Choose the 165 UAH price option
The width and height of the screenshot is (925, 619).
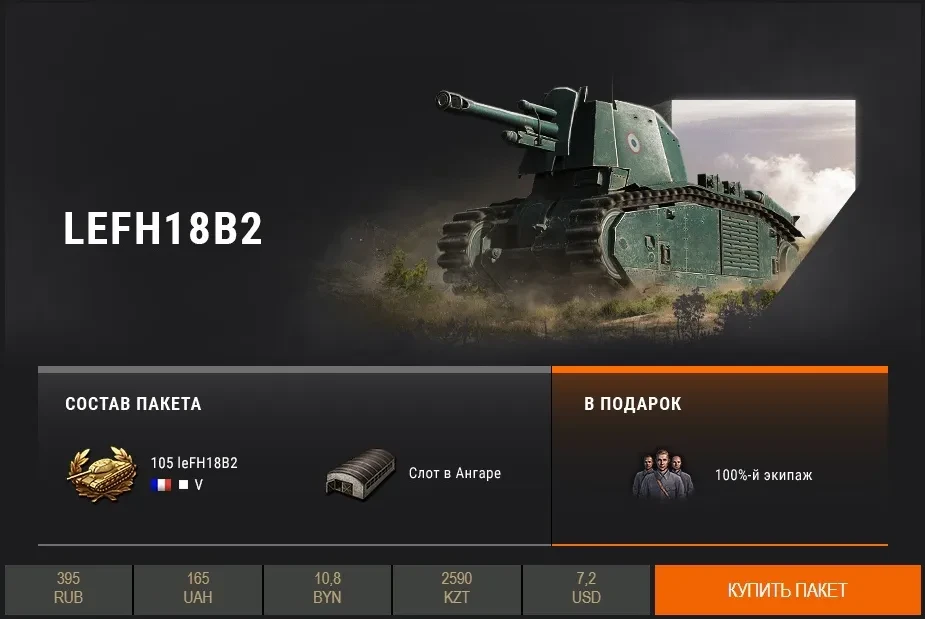click(x=198, y=589)
